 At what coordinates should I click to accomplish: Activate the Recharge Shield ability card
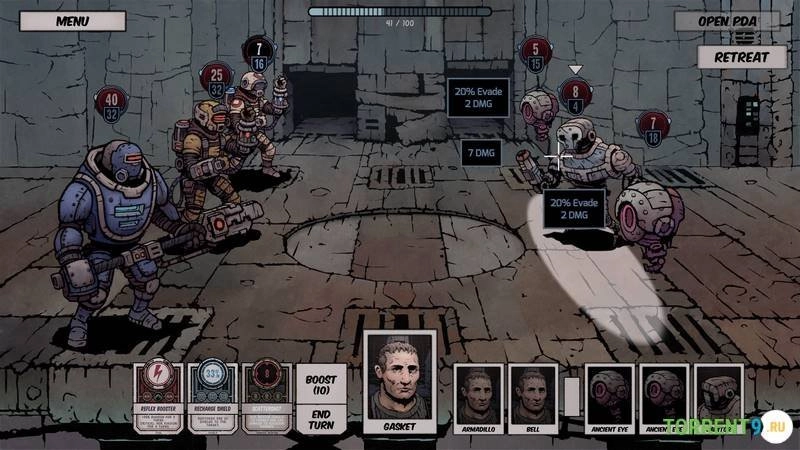212,397
